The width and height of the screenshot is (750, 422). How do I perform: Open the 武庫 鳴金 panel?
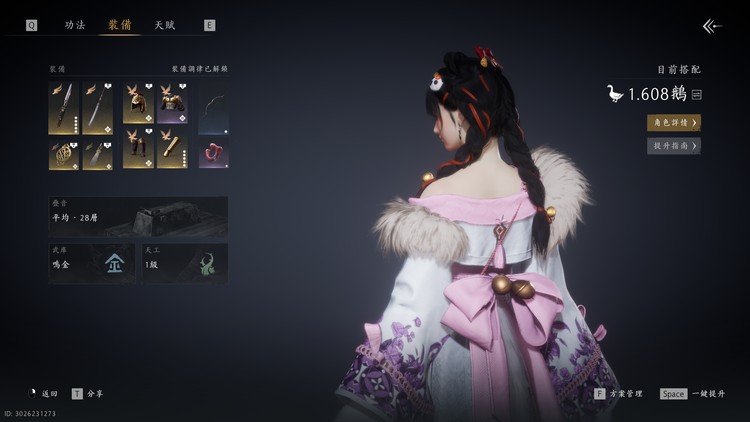point(93,263)
